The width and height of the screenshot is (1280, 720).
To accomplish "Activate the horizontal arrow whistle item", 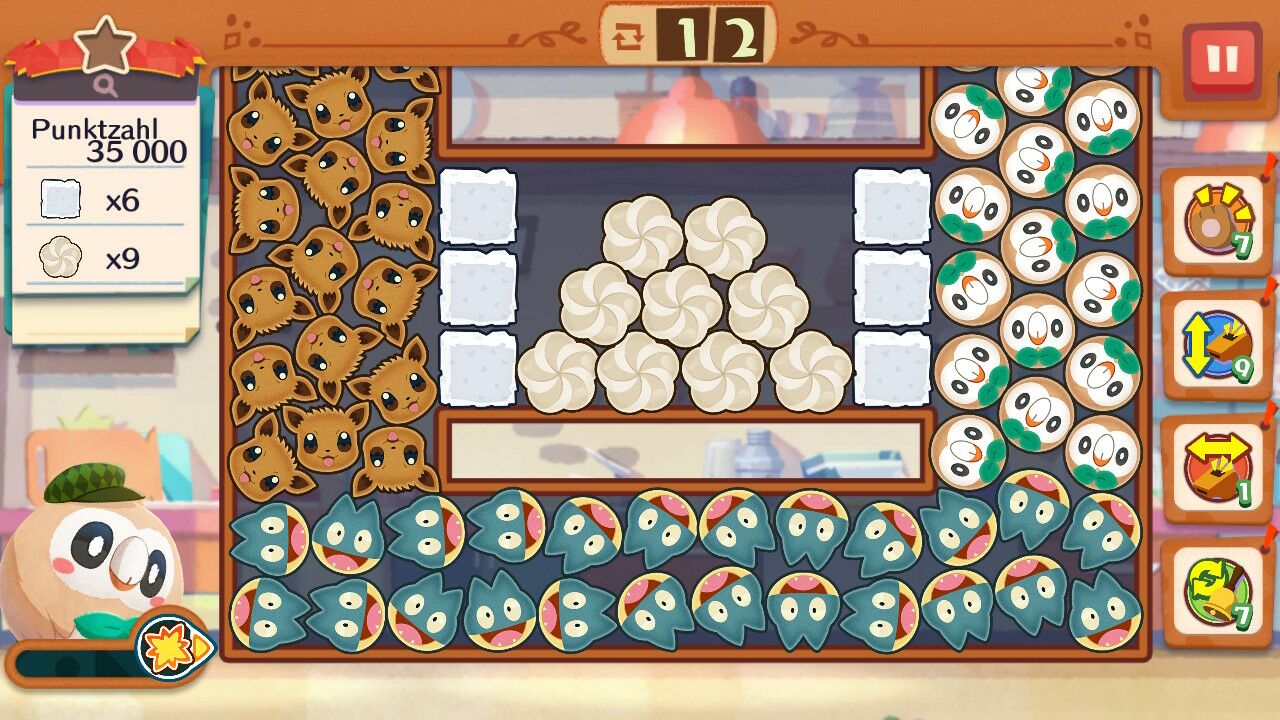I will (x=1216, y=469).
